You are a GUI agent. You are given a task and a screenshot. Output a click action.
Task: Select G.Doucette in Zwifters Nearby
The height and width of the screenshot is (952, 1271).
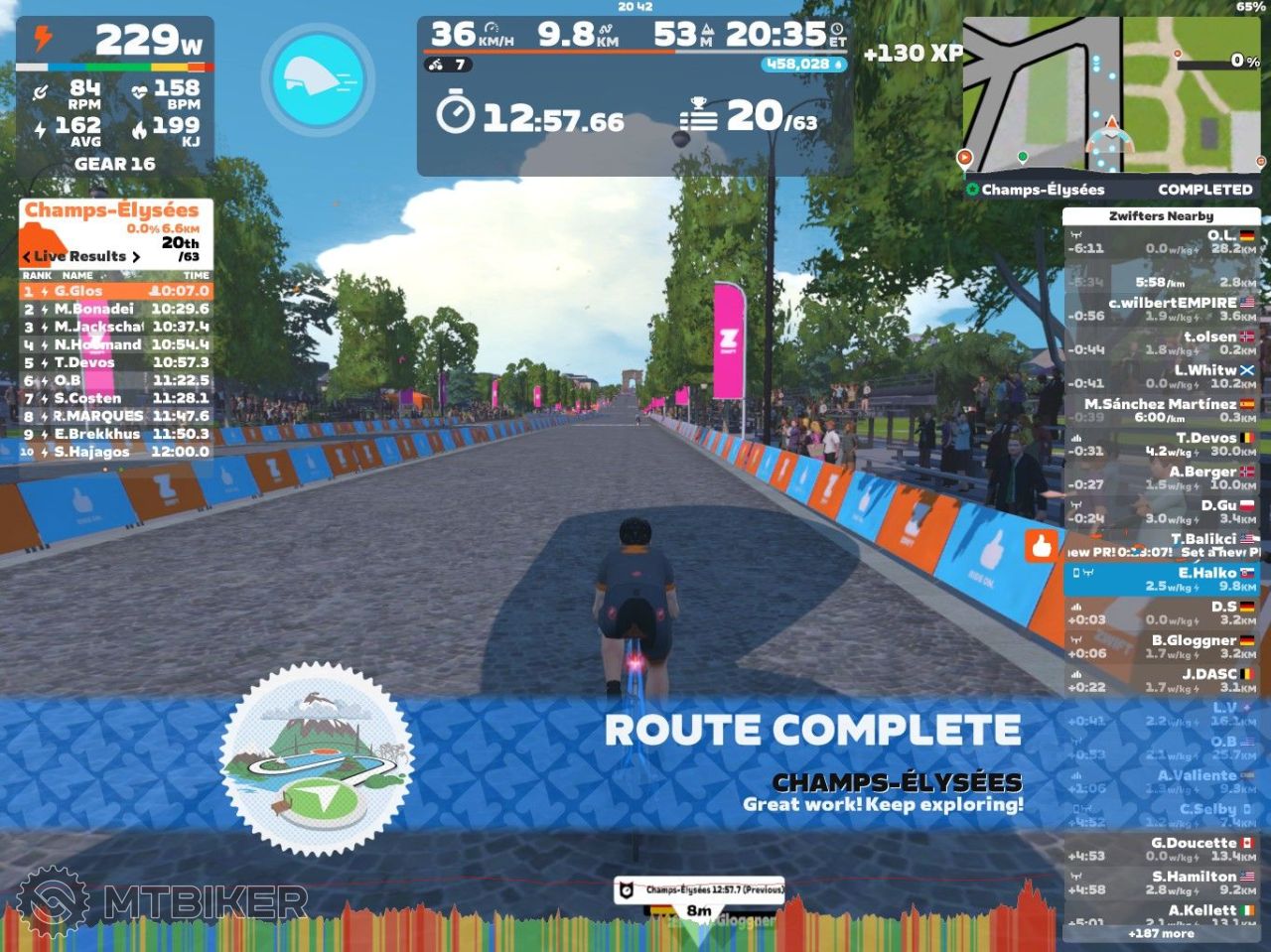click(x=1162, y=849)
